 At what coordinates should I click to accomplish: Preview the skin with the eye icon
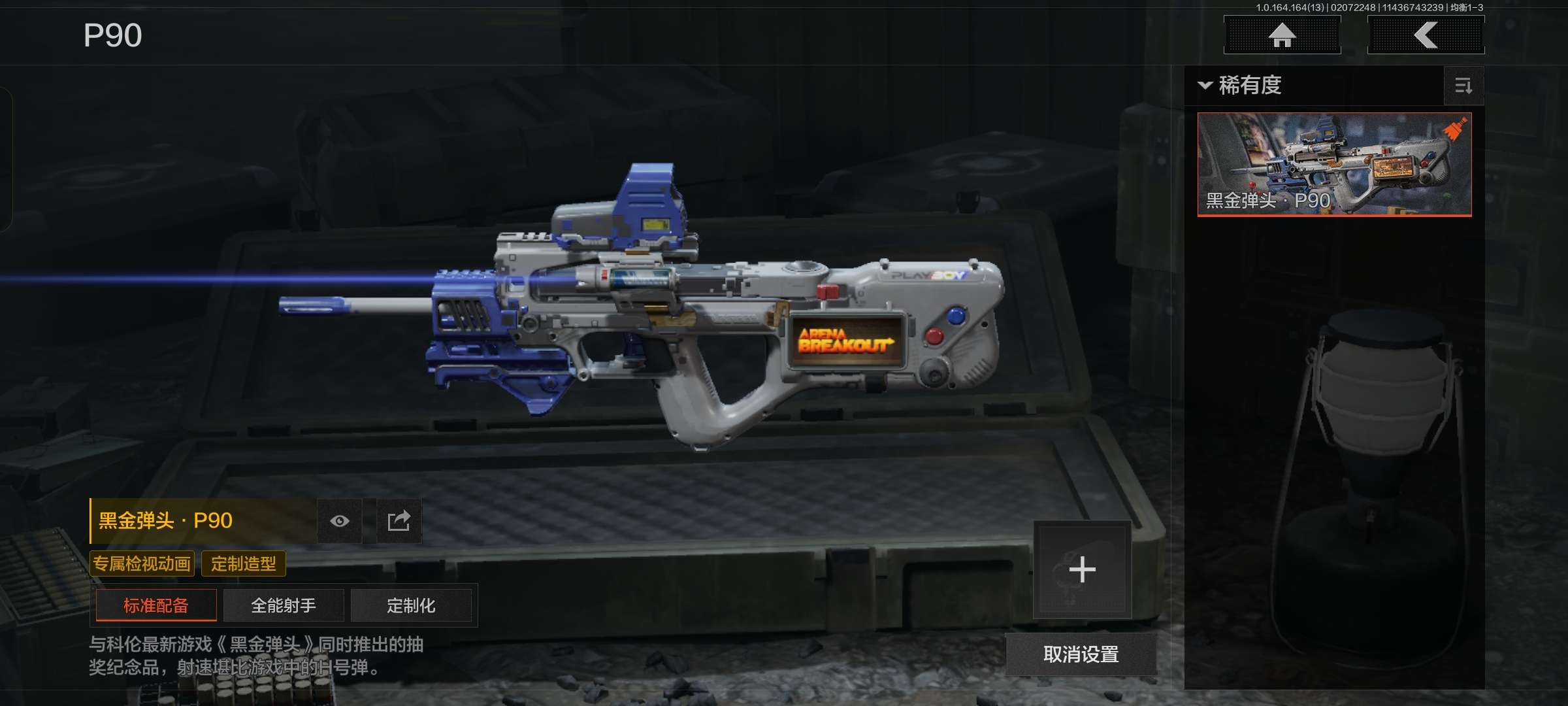pyautogui.click(x=340, y=521)
